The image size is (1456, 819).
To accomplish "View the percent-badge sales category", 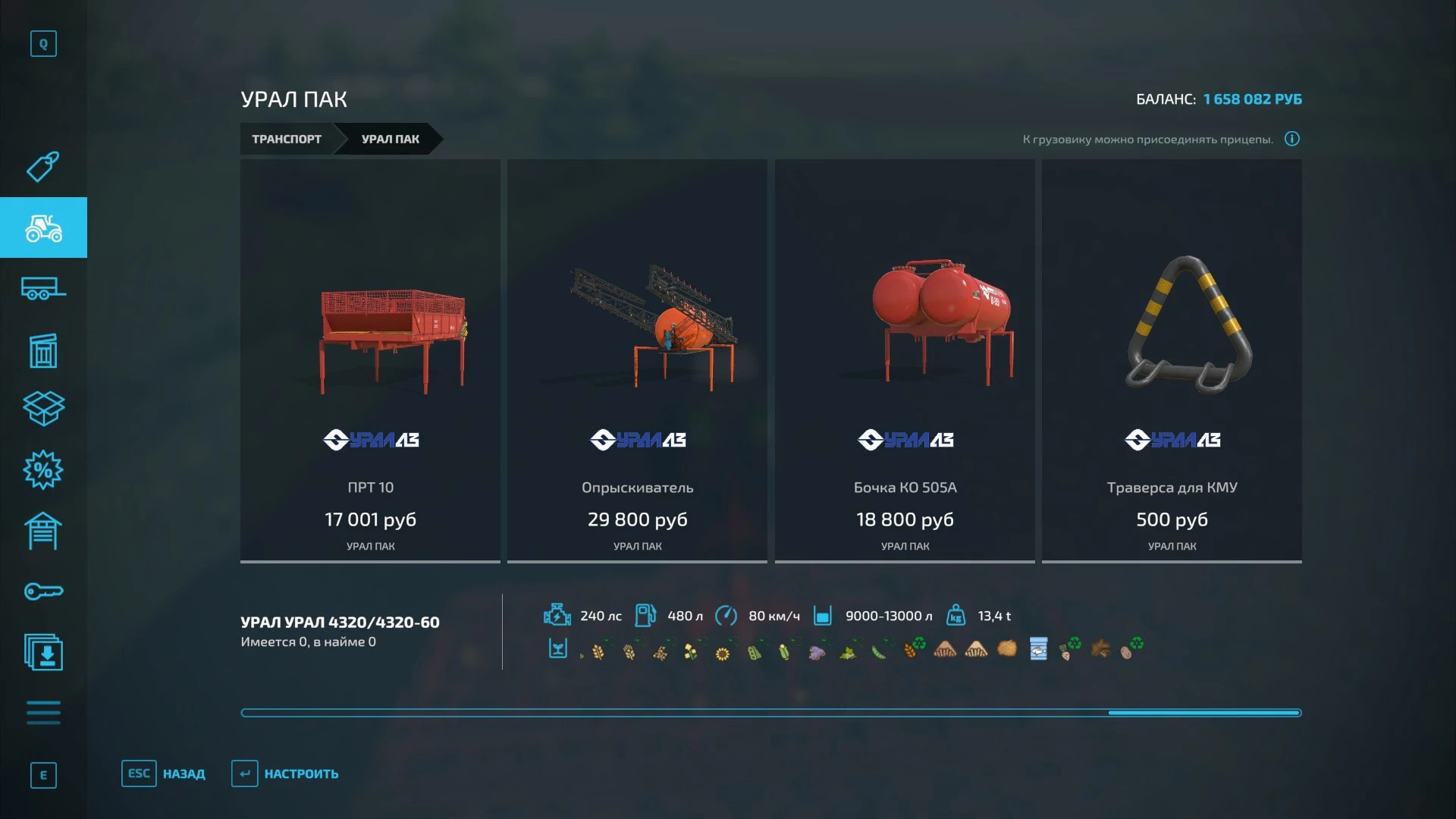I will [x=43, y=470].
